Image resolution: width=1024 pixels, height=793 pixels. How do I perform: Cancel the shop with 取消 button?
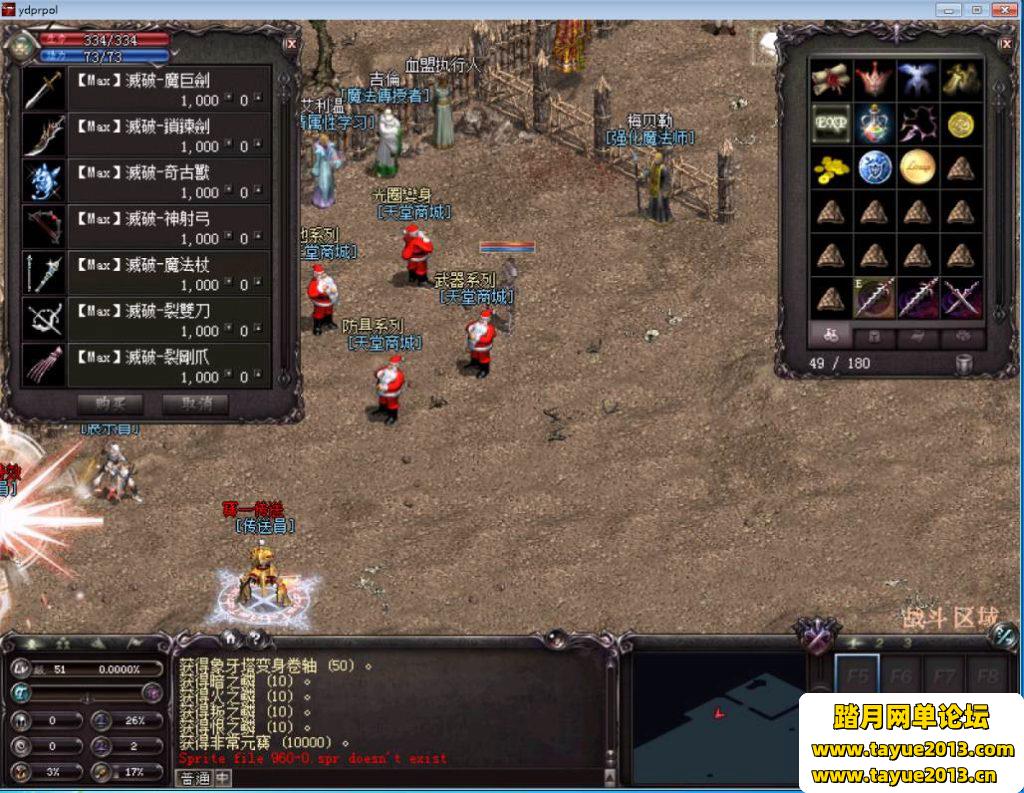point(196,405)
